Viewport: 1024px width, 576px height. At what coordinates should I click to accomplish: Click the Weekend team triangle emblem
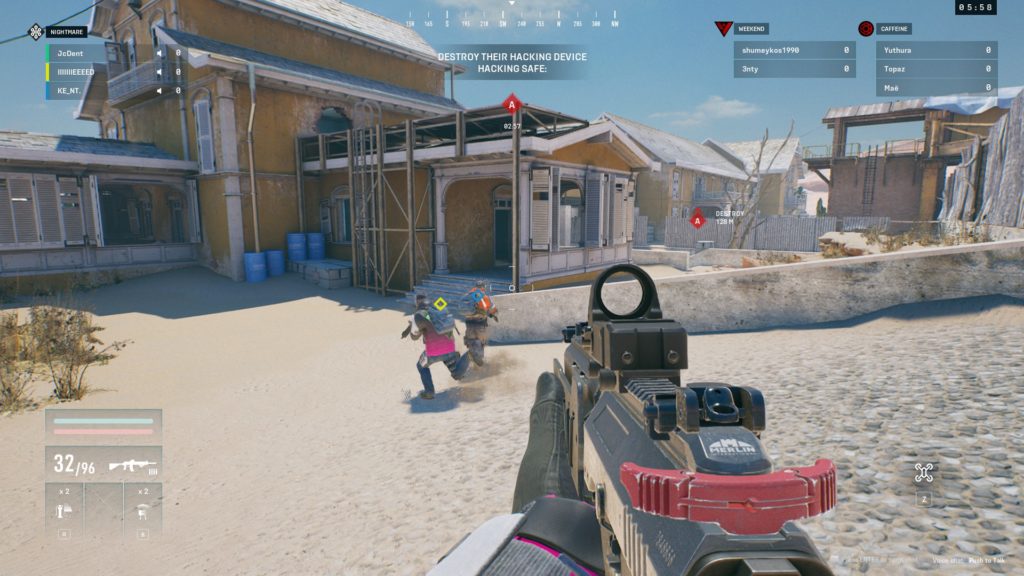(x=724, y=29)
